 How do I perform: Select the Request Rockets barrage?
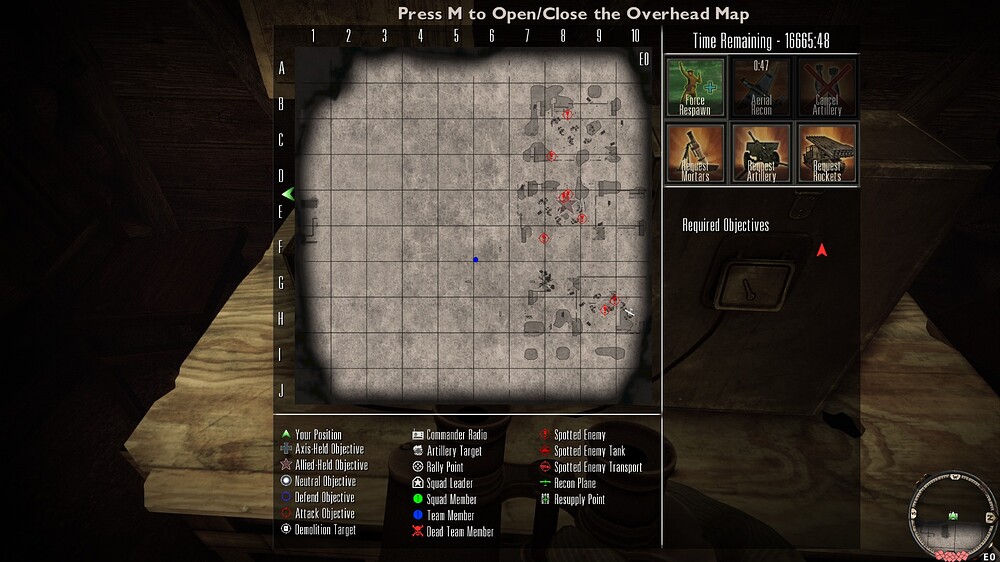tap(826, 153)
